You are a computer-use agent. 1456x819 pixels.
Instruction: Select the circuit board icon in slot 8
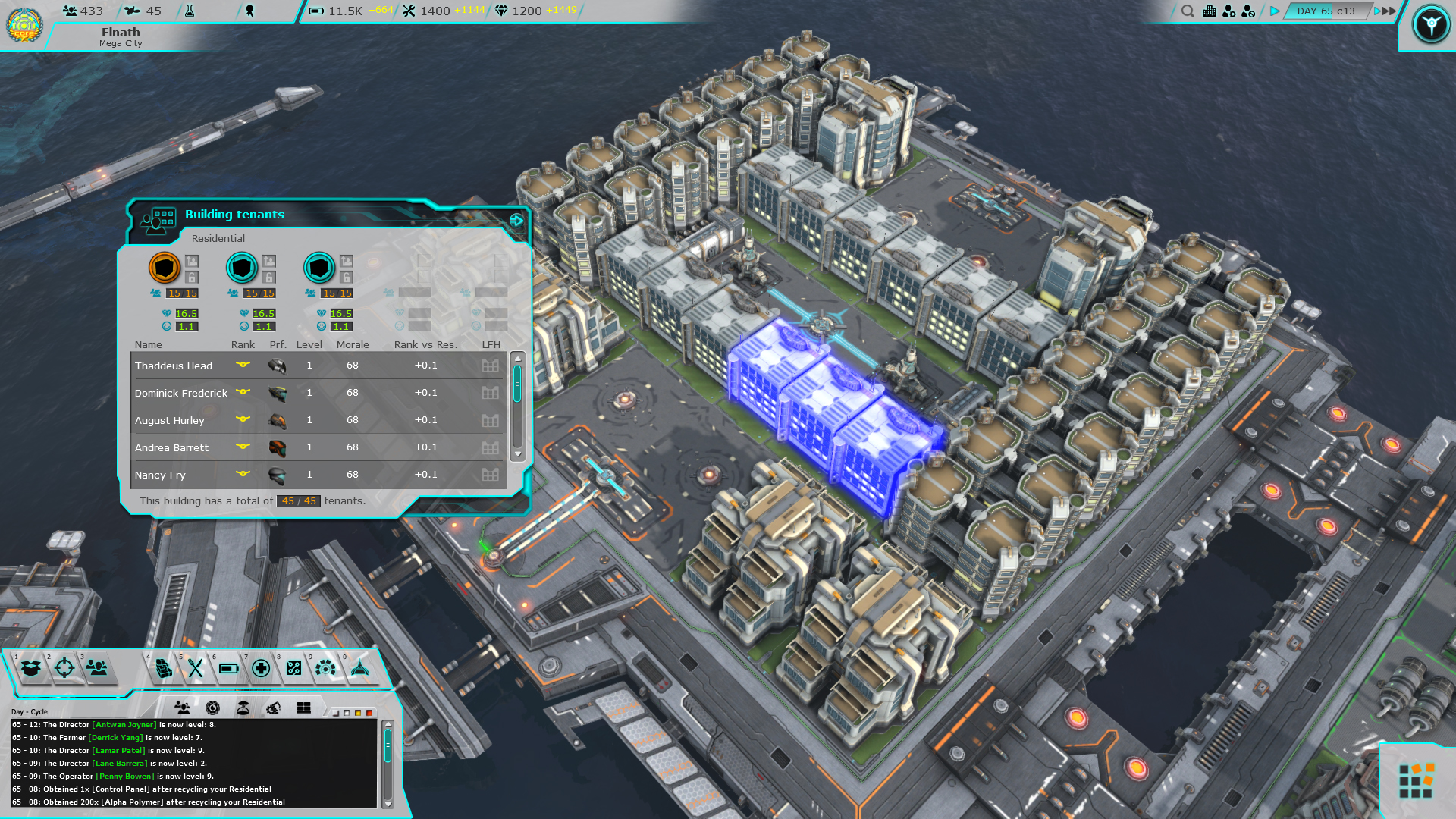(x=295, y=670)
